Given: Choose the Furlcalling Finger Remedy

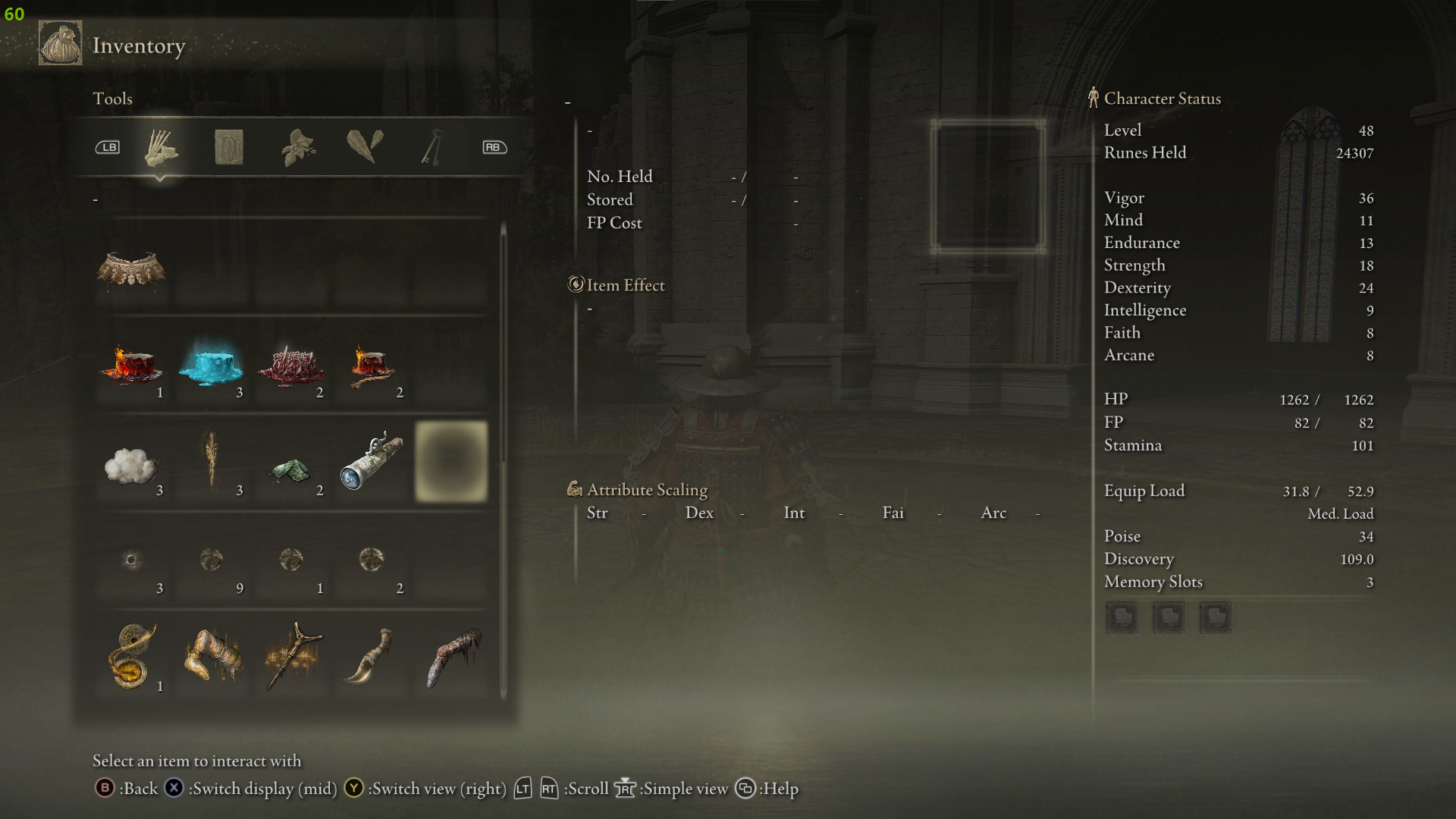Looking at the screenshot, I should pos(131,657).
